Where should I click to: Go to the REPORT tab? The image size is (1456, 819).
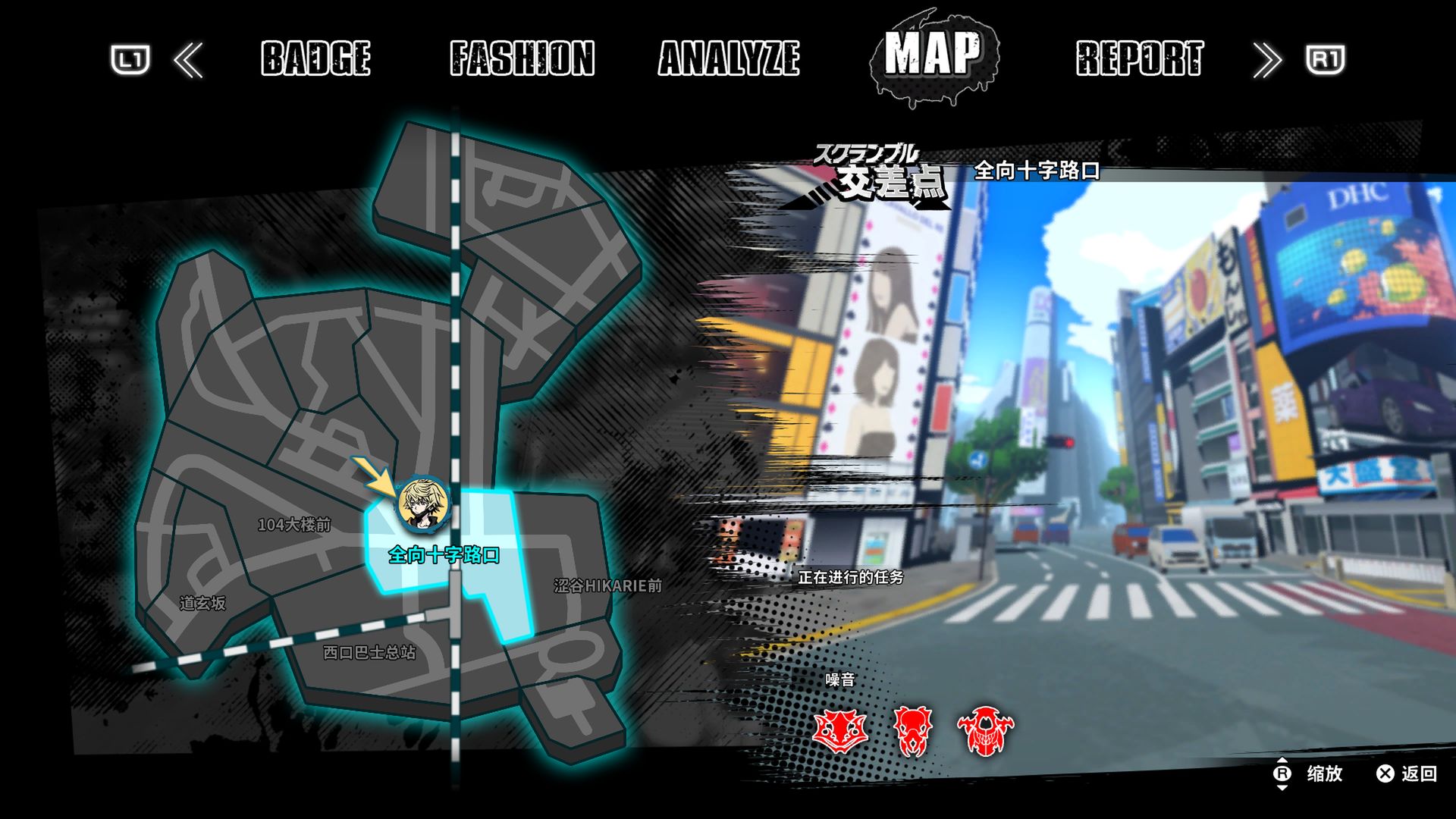(x=1139, y=58)
